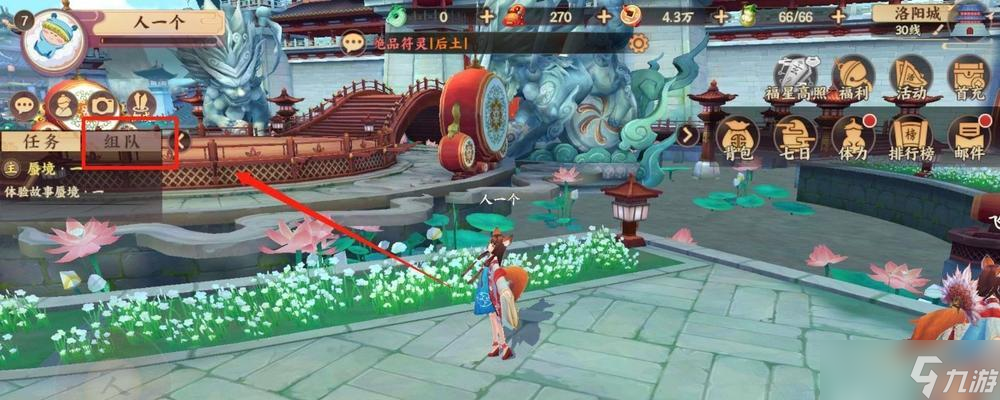Open the 福利 welfare rewards
The height and width of the screenshot is (400, 1000).
pos(853,77)
